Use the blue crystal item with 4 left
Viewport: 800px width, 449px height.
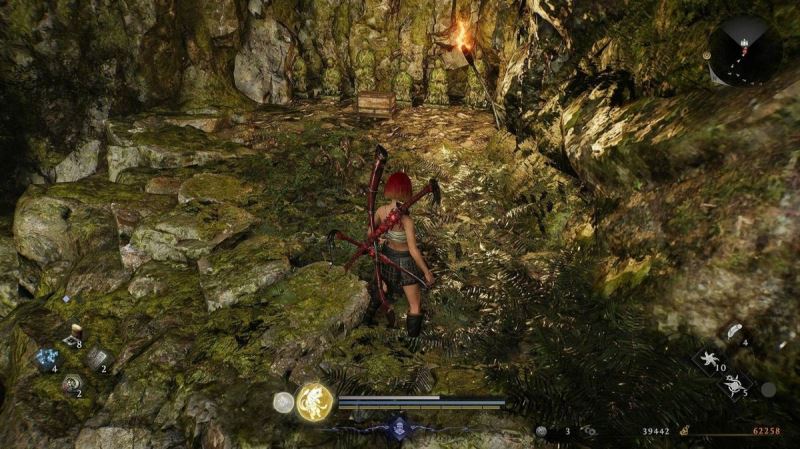[46, 359]
